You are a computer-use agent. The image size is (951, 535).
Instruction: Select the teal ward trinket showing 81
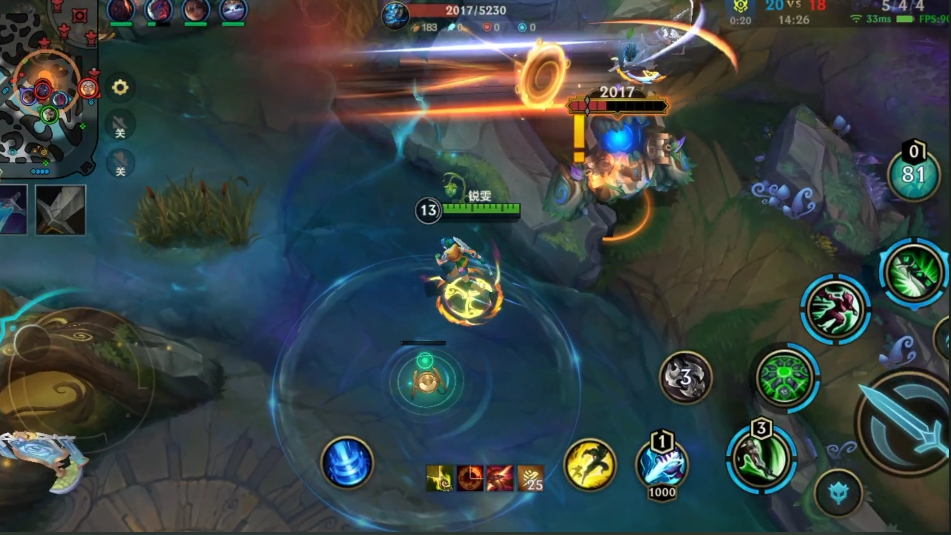click(914, 175)
